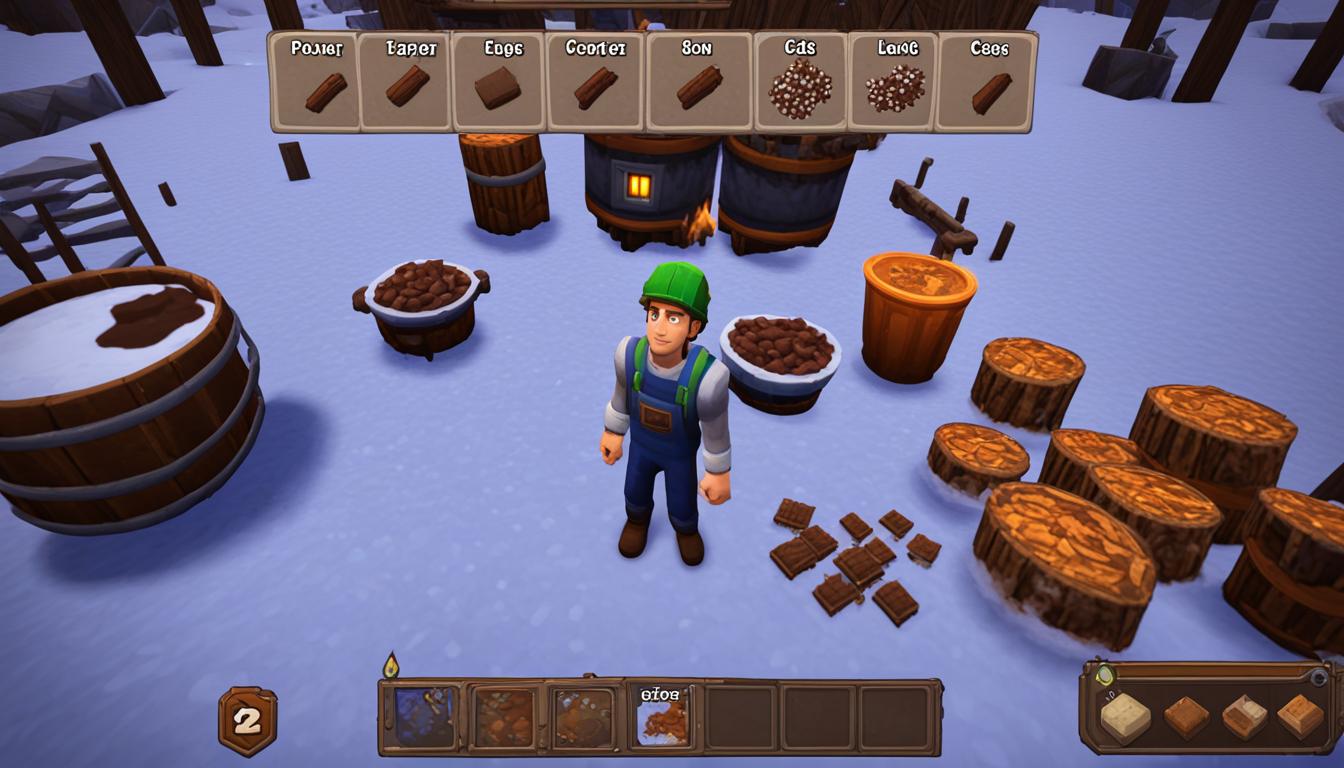Click the Son branch recipe icon
This screenshot has width=1344, height=768.
[697, 85]
